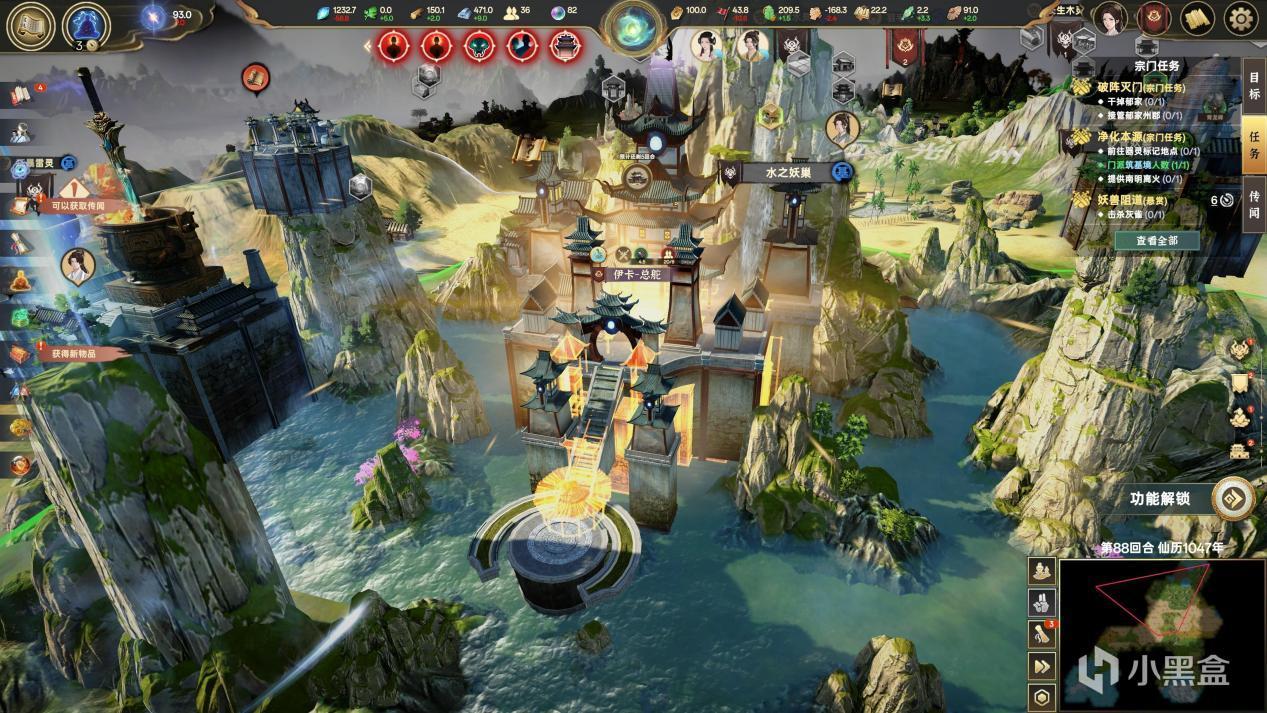Open the scroll icon in top-left corner

point(30,25)
